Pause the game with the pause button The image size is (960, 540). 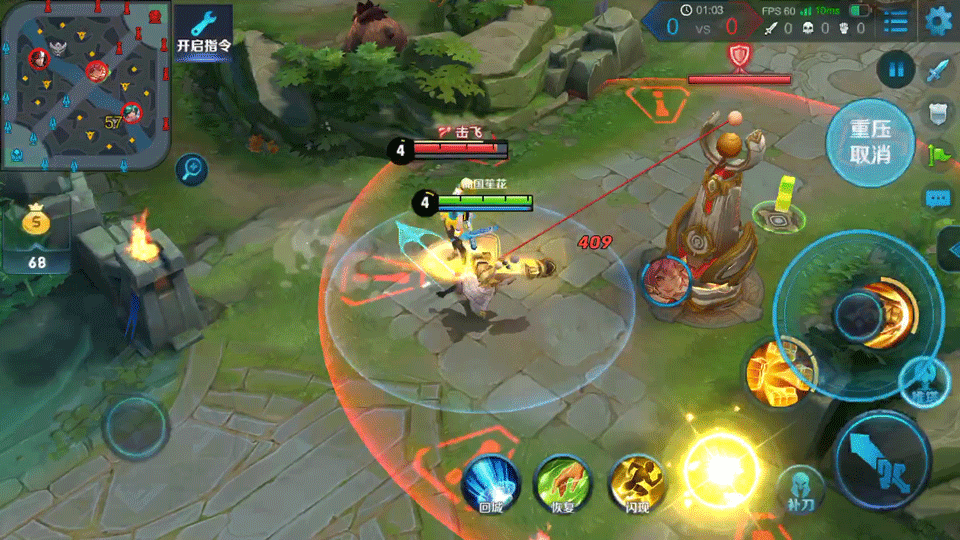pos(897,70)
